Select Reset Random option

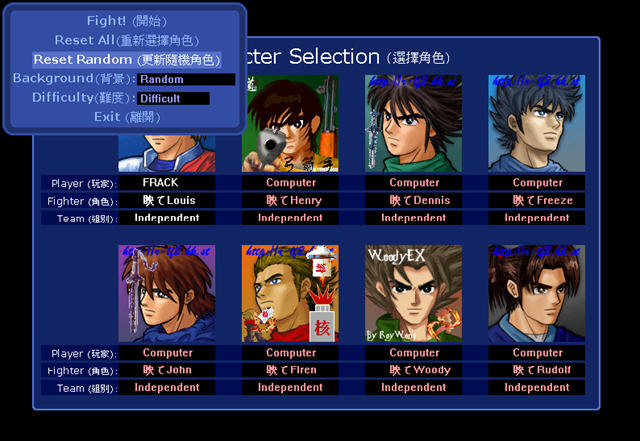pyautogui.click(x=126, y=60)
